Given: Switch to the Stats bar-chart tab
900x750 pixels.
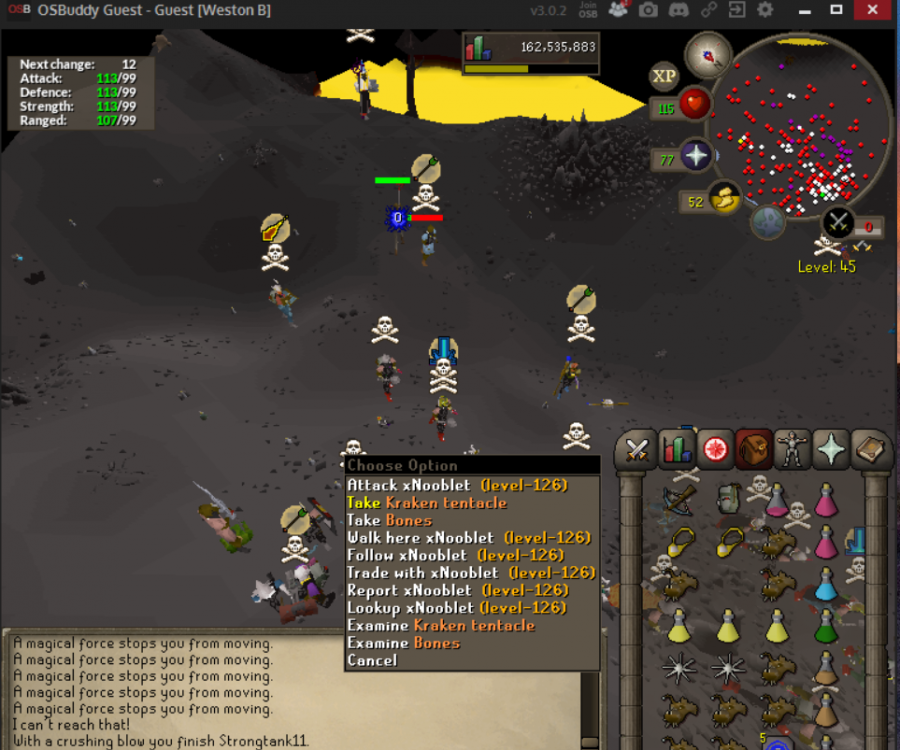Looking at the screenshot, I should (x=675, y=451).
